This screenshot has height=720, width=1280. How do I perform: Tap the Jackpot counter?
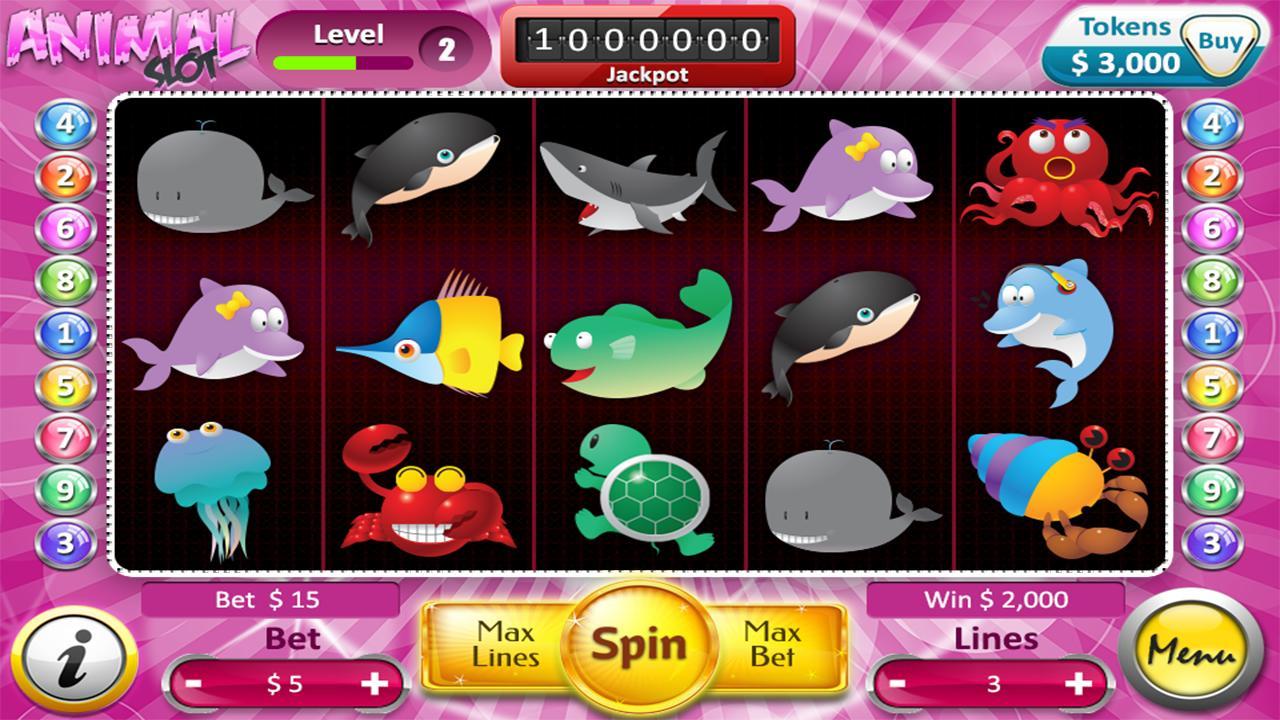pyautogui.click(x=644, y=42)
